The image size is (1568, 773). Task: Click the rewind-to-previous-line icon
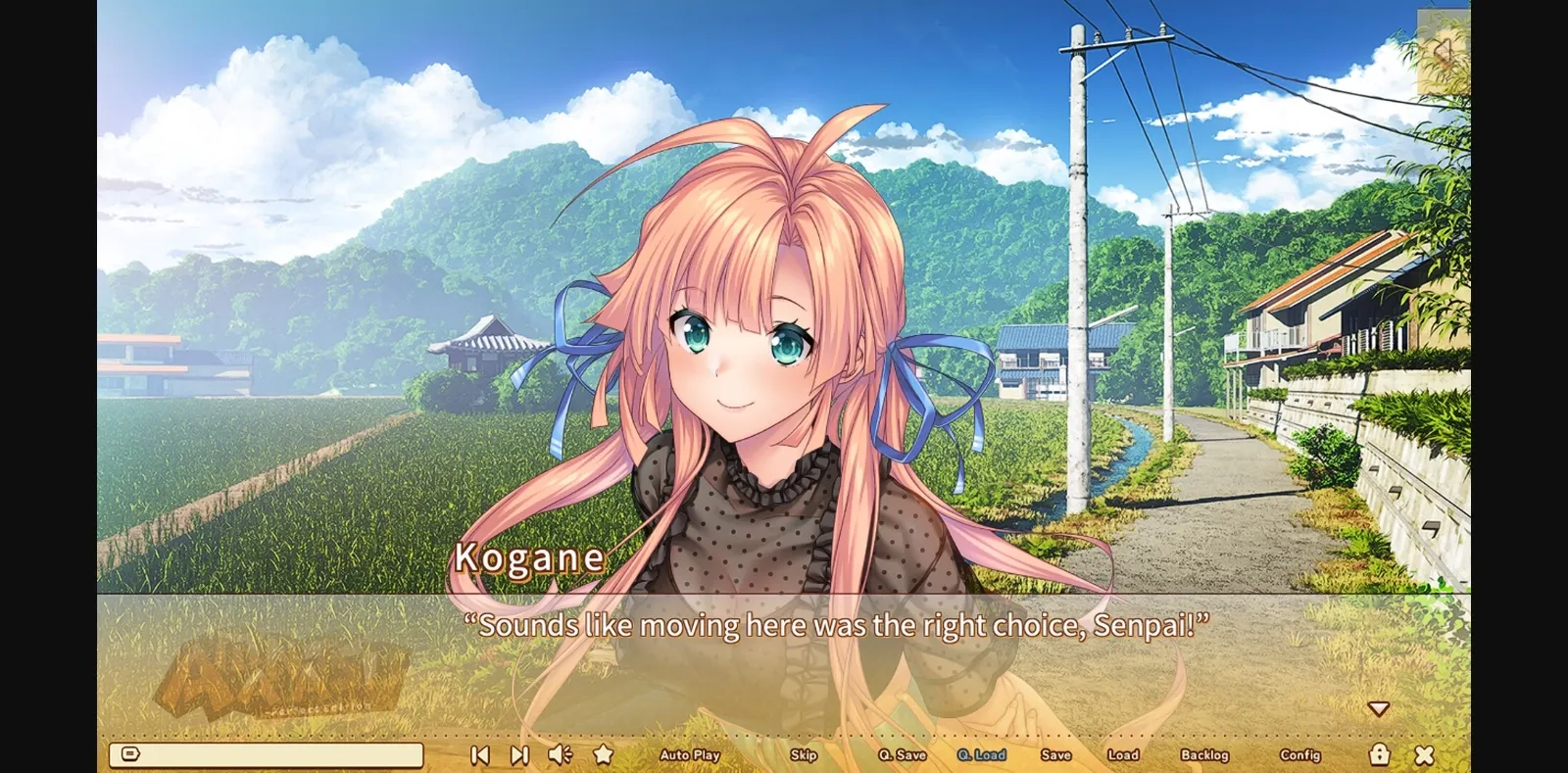point(479,754)
